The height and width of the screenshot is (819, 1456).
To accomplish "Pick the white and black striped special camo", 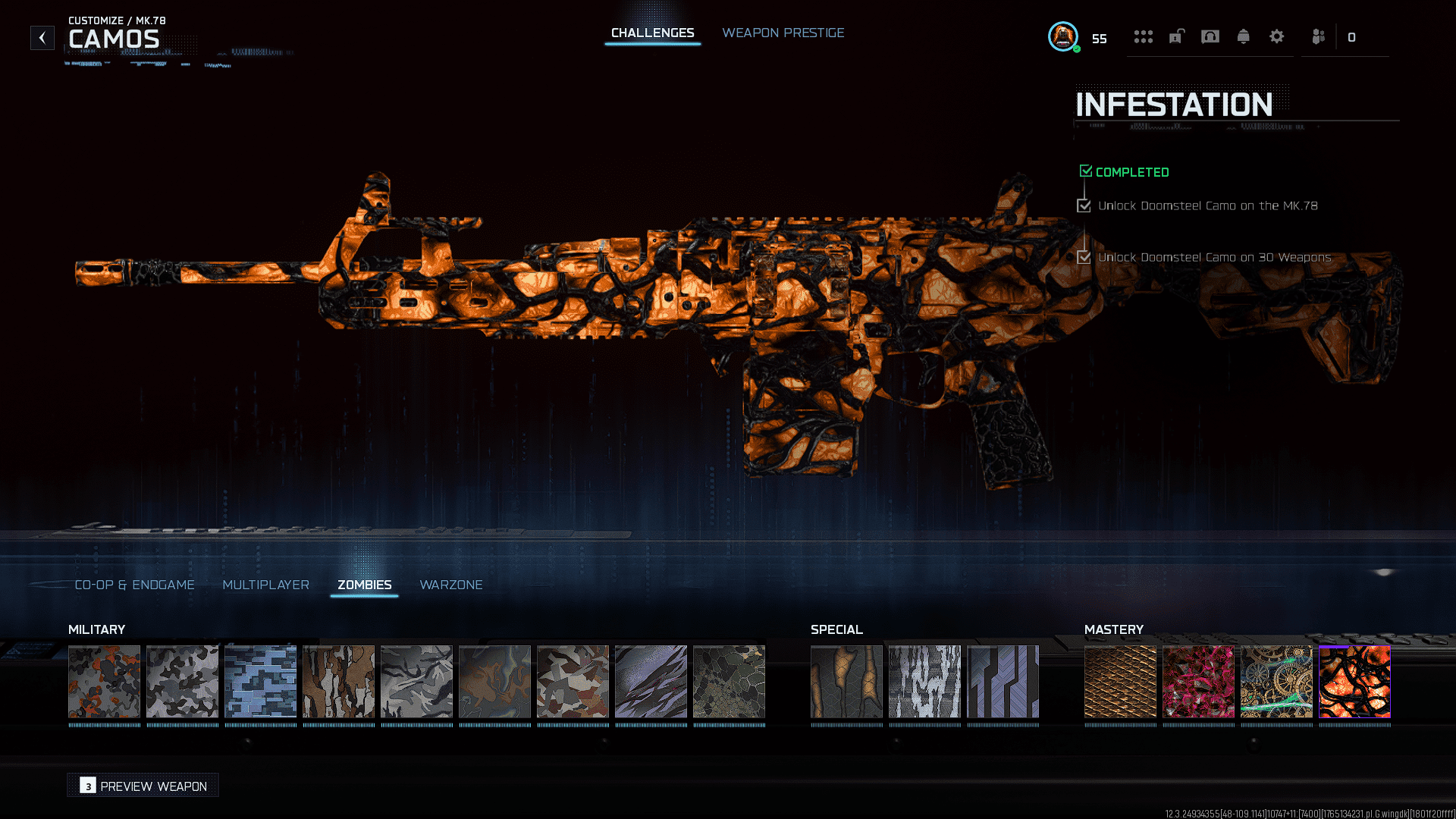I will tap(924, 681).
